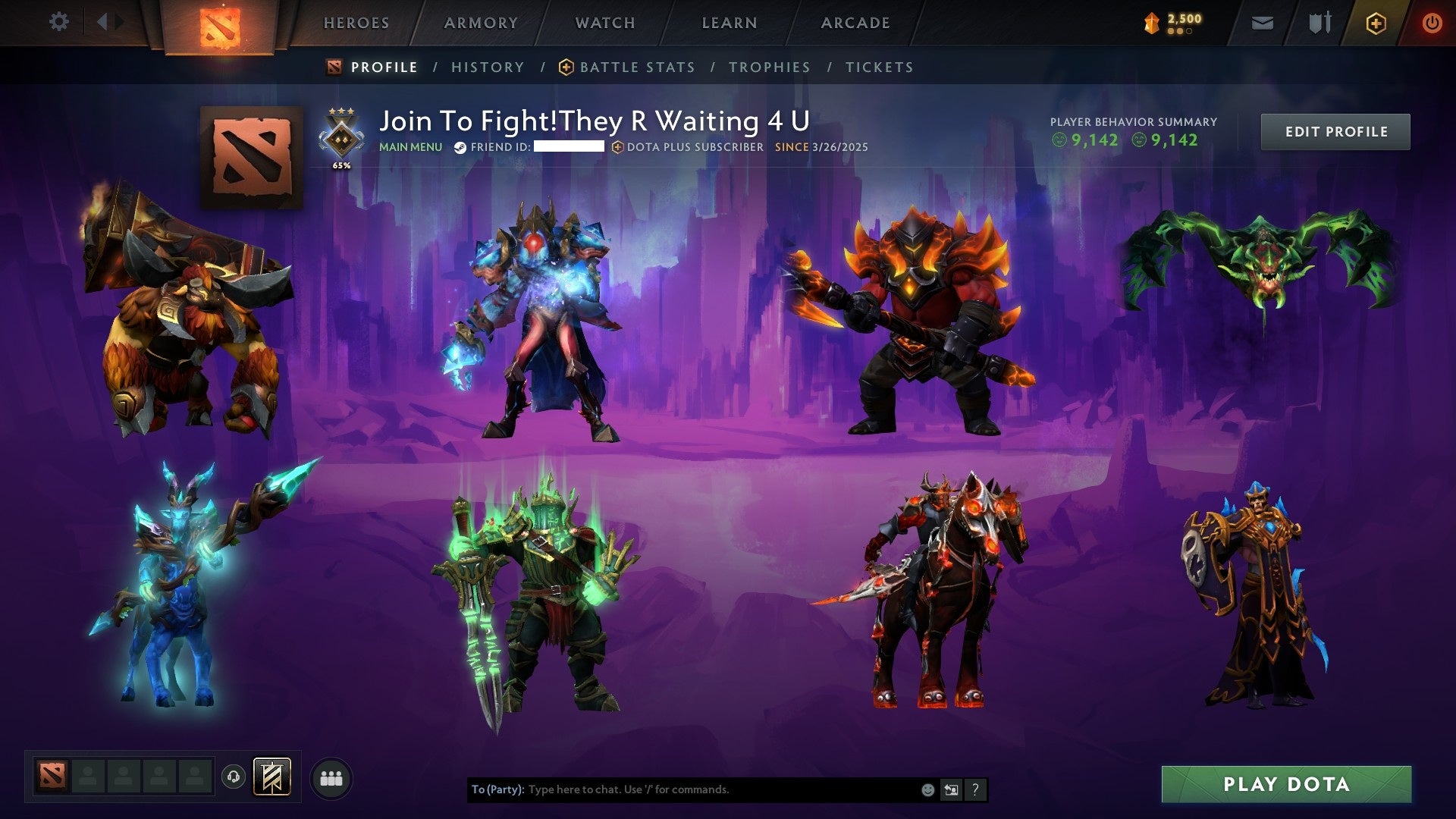Open the Armory shield and sword icon
The image size is (1456, 819).
coord(1319,23)
